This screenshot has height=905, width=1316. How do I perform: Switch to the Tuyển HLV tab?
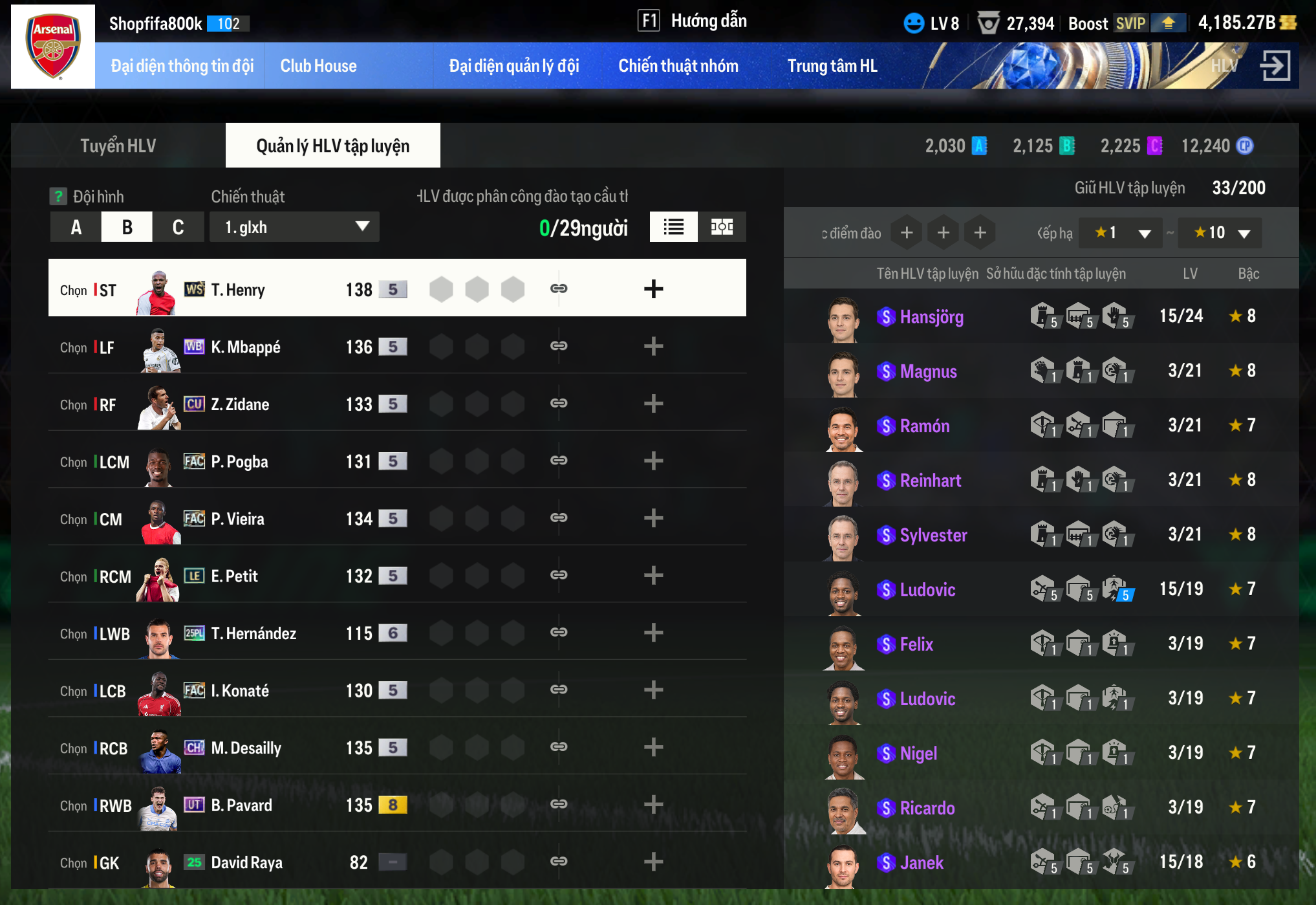(118, 146)
